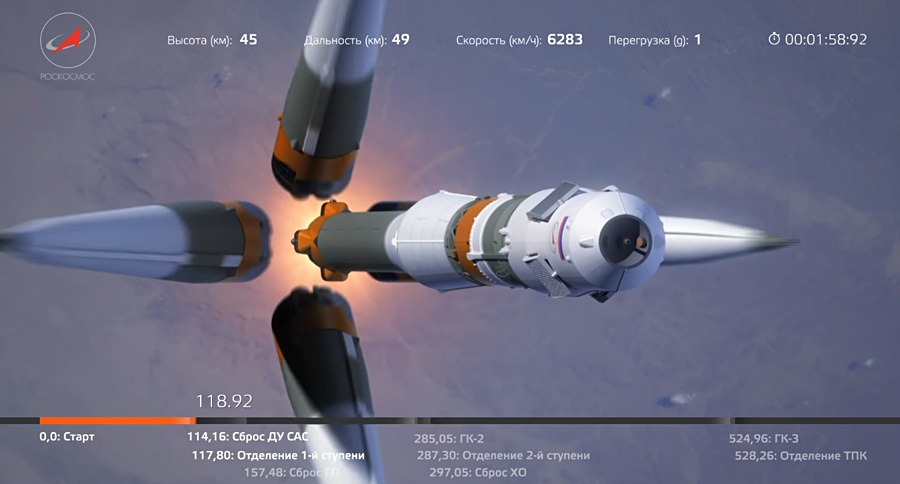Viewport: 900px width, 484px height.
Task: Go to the "Отделение 2-й ступени" event
Action: pos(503,455)
